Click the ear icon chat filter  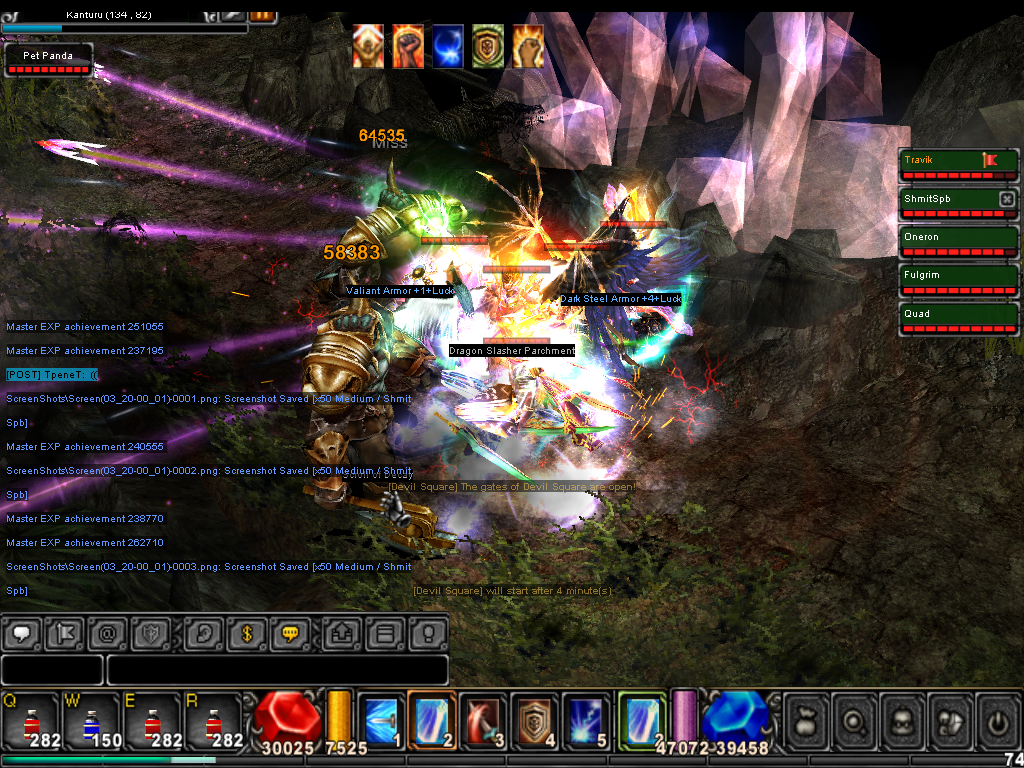tap(203, 633)
